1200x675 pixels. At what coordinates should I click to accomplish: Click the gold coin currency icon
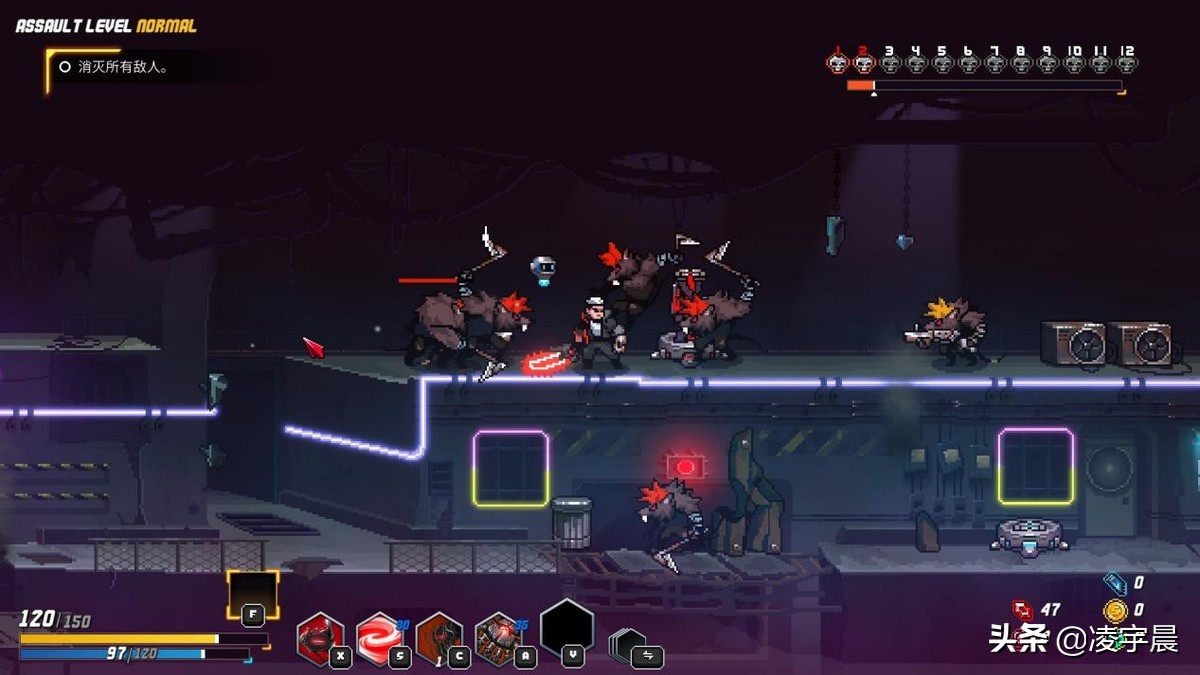click(x=1115, y=610)
